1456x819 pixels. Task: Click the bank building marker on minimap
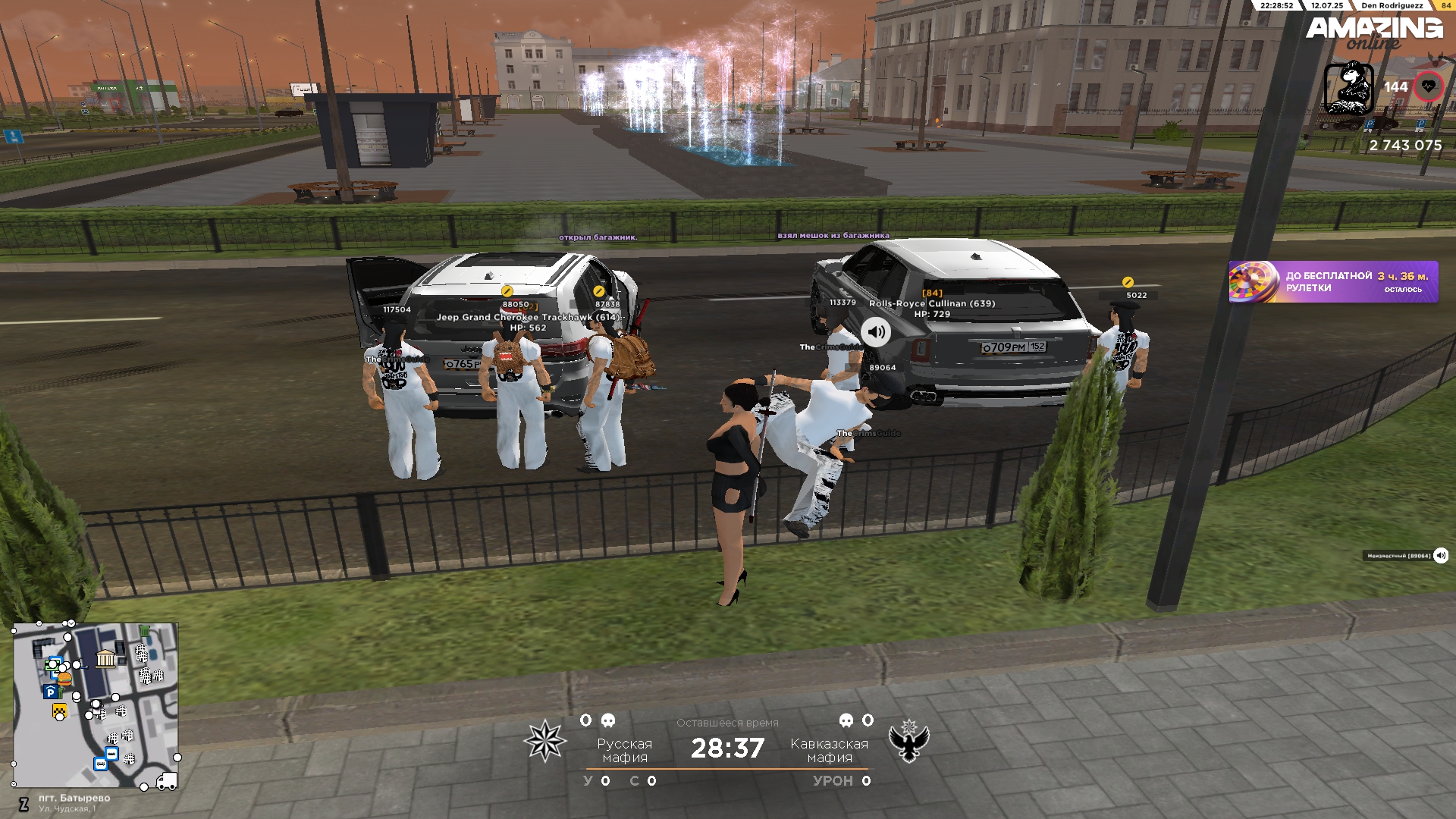[105, 657]
